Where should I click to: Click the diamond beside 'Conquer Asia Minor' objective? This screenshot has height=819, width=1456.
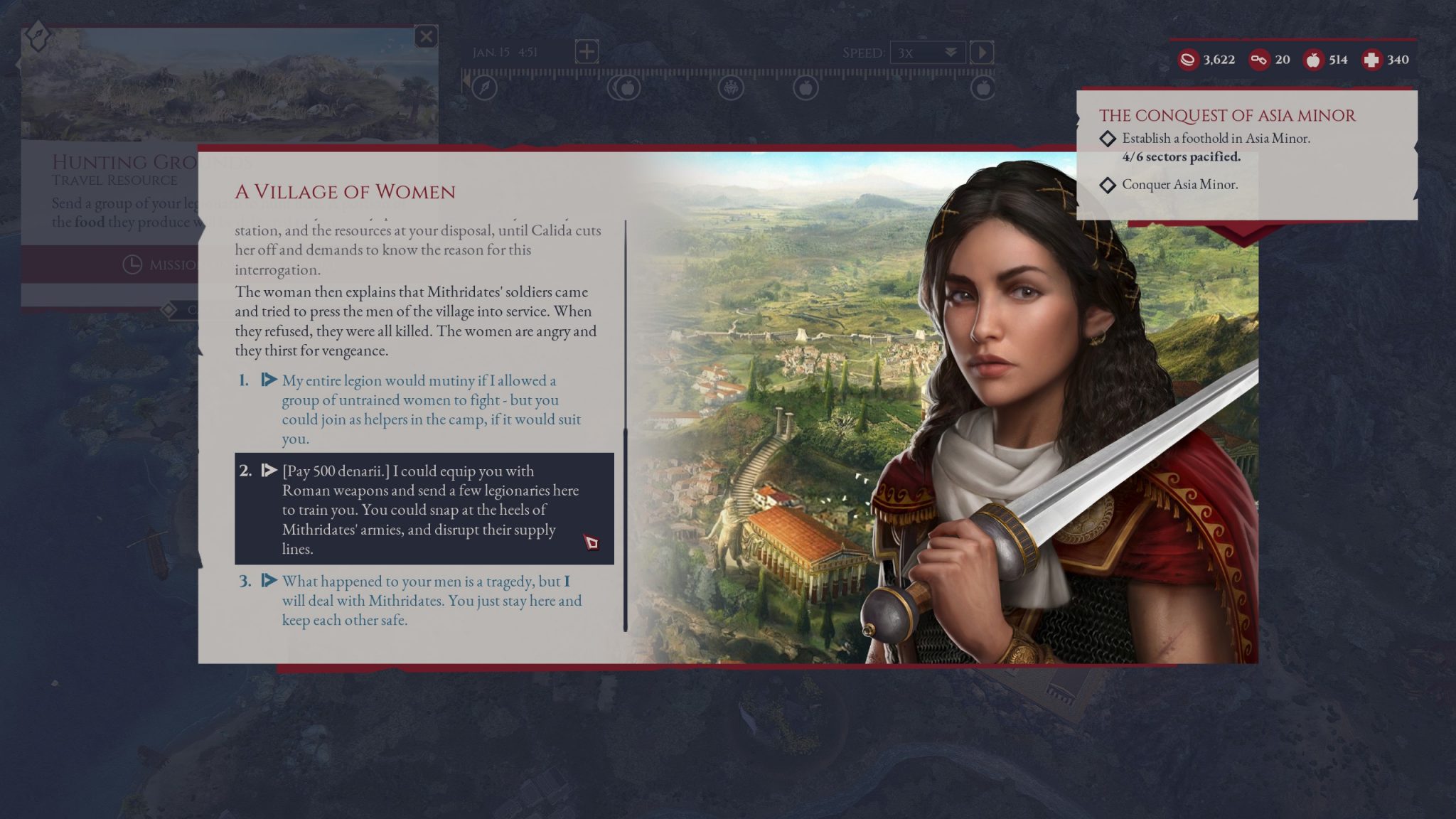1107,186
